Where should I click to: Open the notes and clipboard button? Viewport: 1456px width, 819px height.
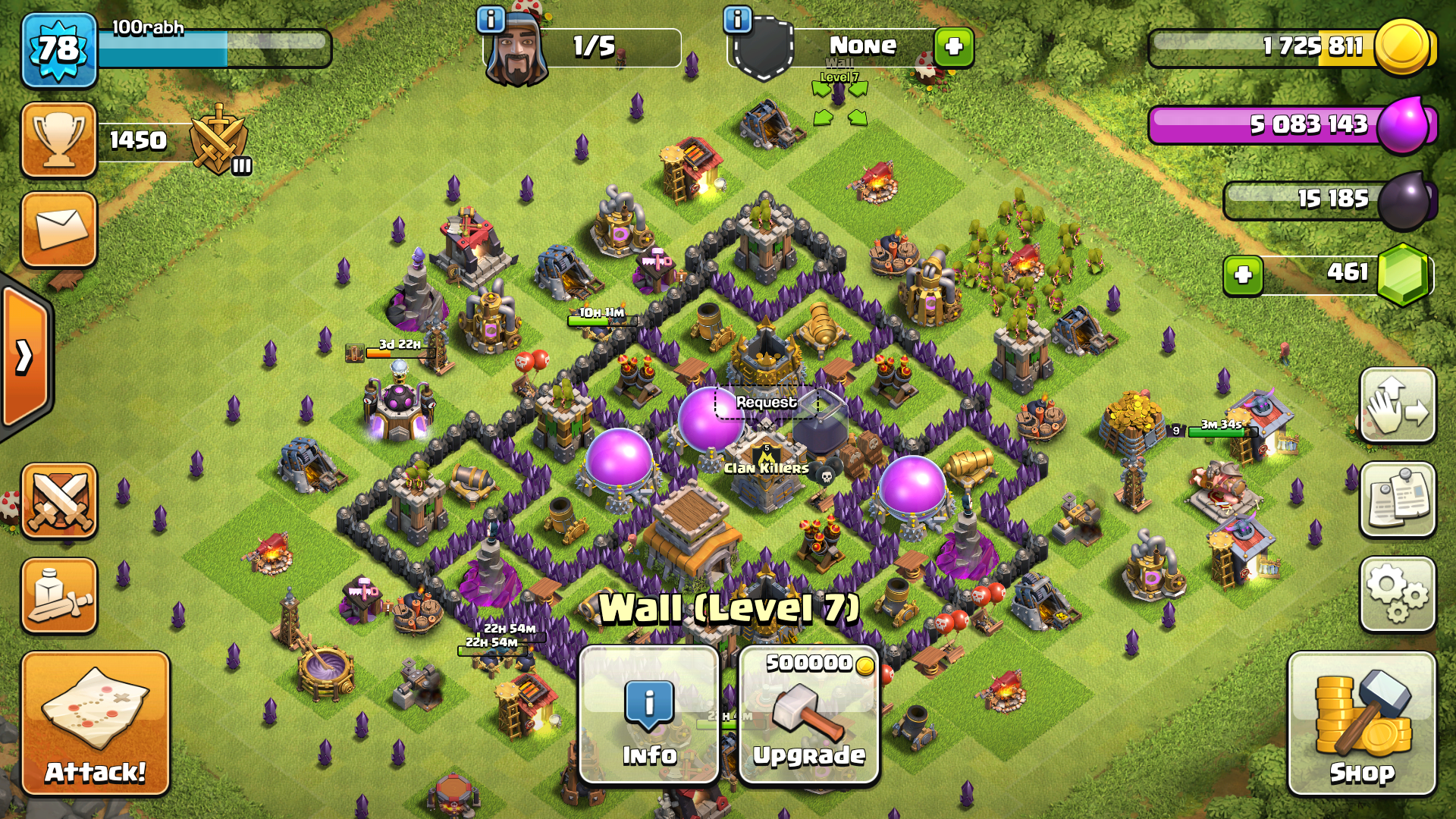pos(1398,500)
